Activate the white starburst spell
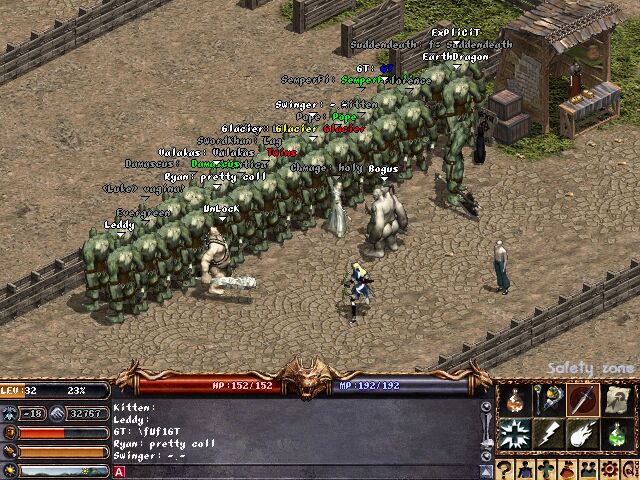640x480 pixels. coord(513,434)
